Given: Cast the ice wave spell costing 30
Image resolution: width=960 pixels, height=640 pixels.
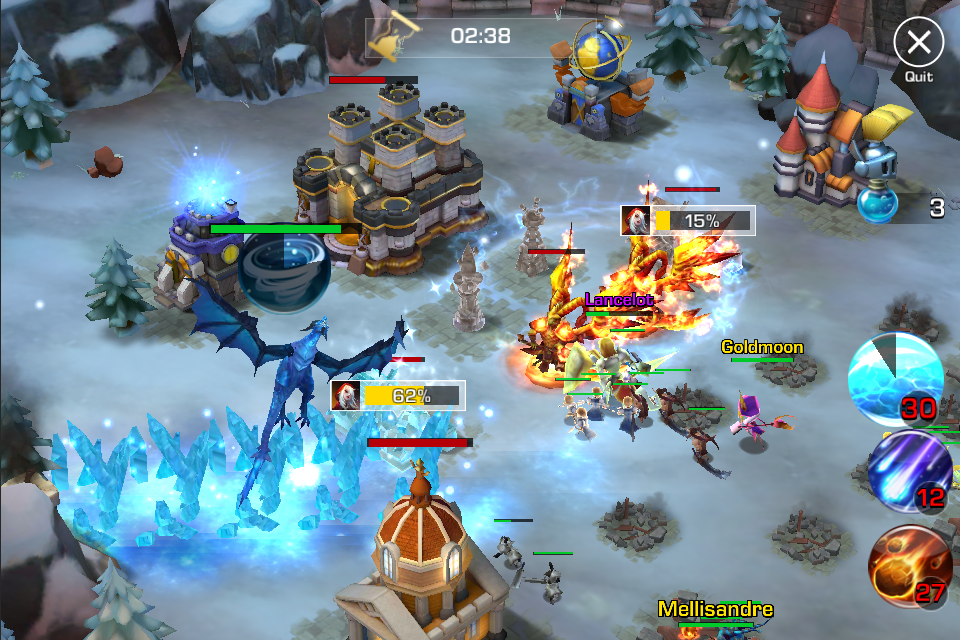Looking at the screenshot, I should click(895, 380).
